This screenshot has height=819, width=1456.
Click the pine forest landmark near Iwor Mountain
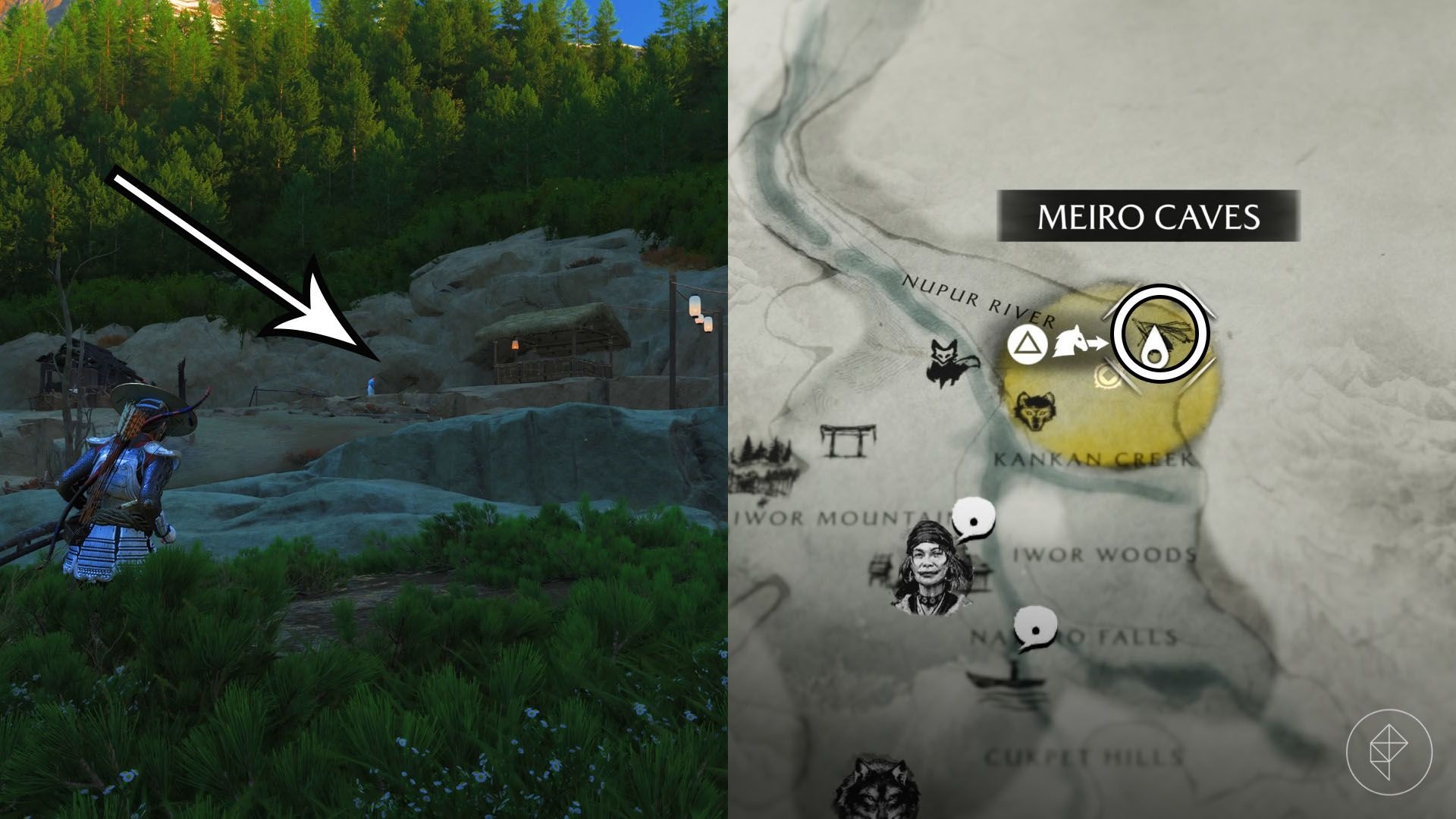[764, 465]
